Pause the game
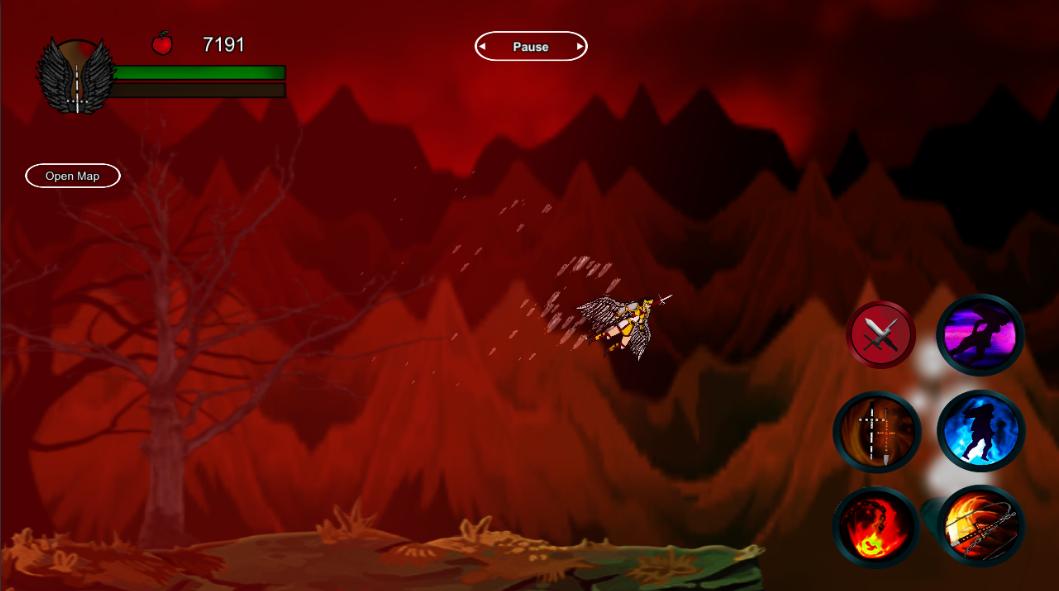Viewport: 1059px width, 591px height. [530, 46]
